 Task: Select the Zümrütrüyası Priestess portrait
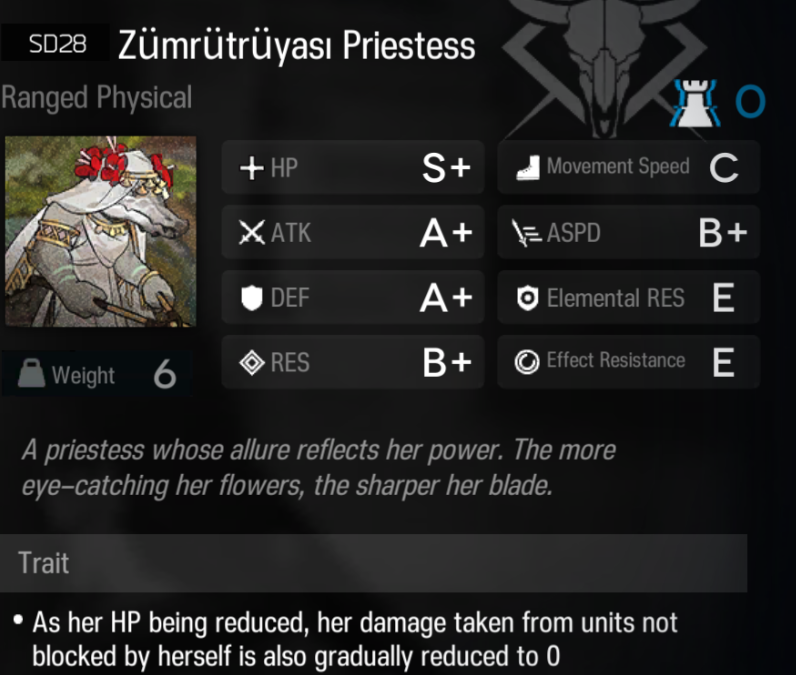coord(100,231)
